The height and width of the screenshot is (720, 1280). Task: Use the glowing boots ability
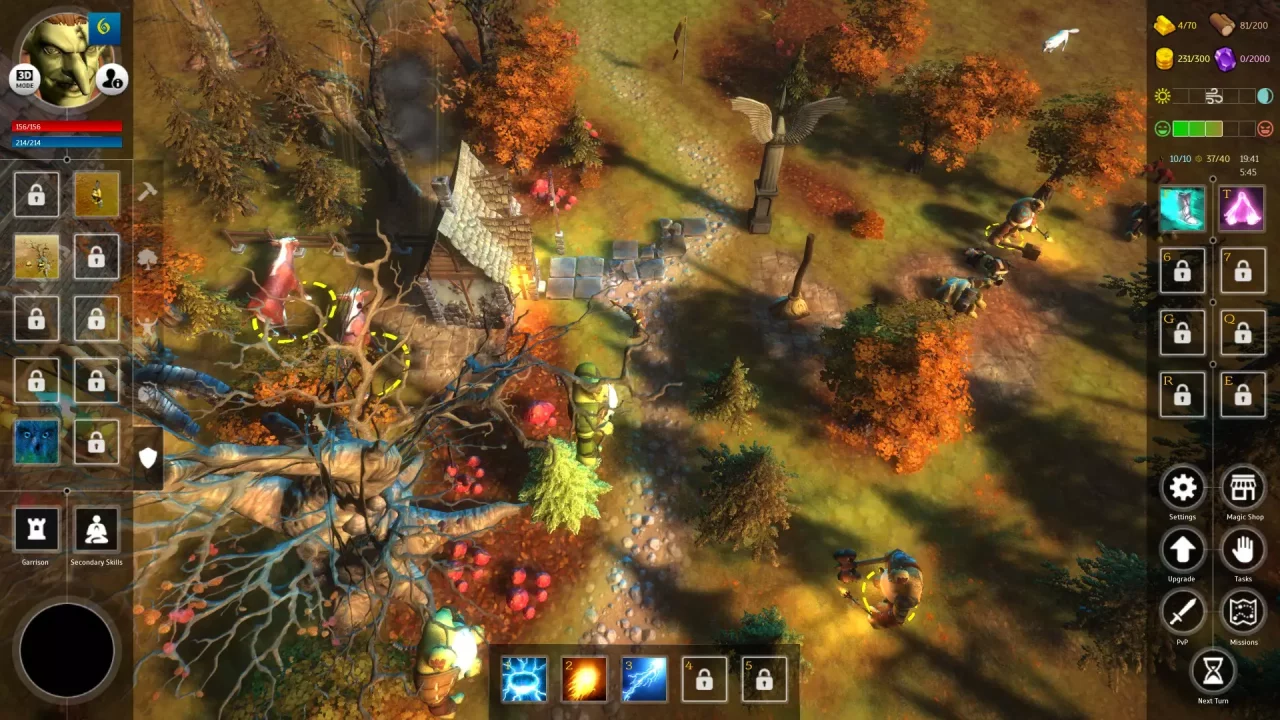(x=1182, y=209)
